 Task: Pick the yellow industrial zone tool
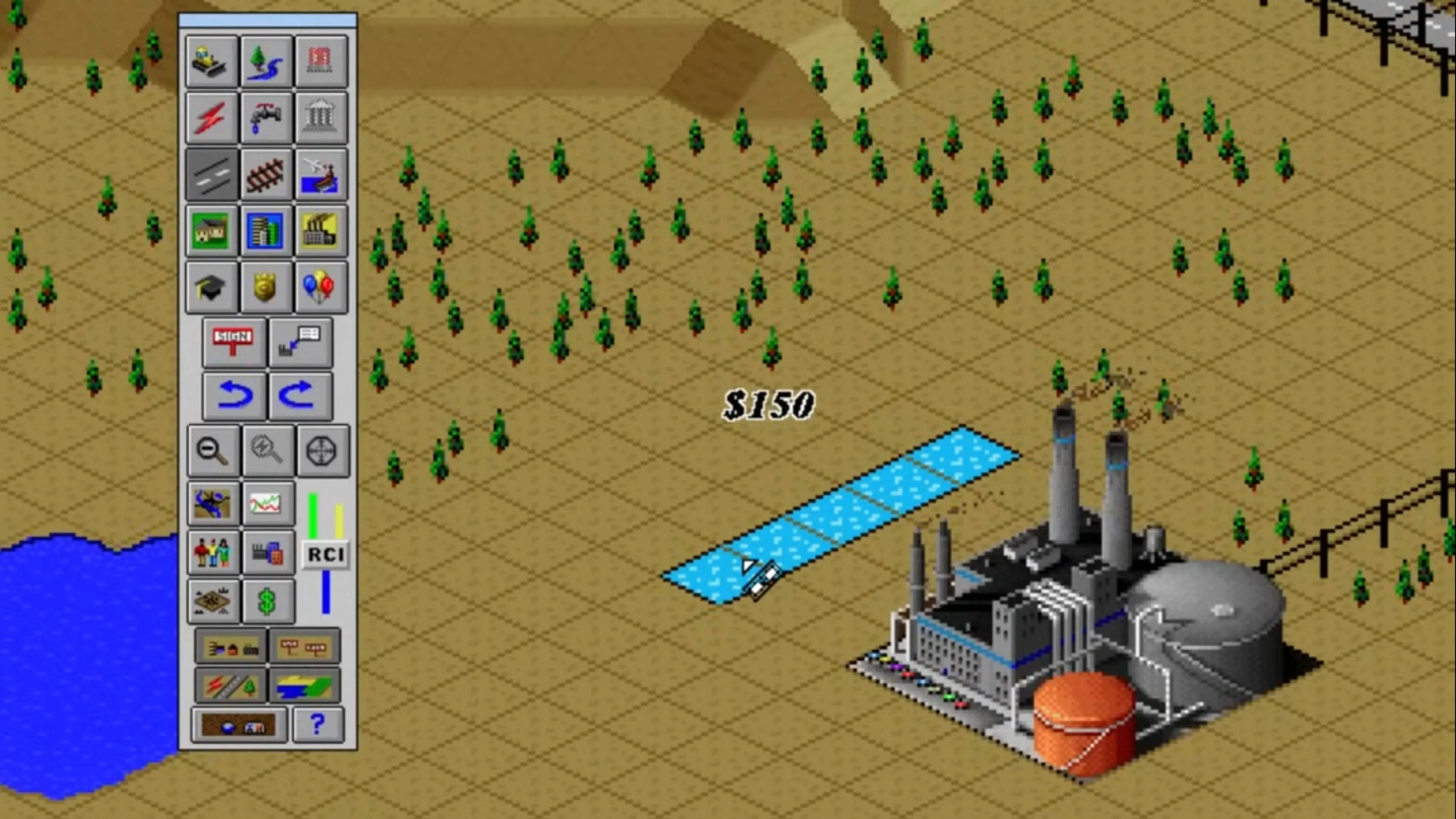(321, 231)
